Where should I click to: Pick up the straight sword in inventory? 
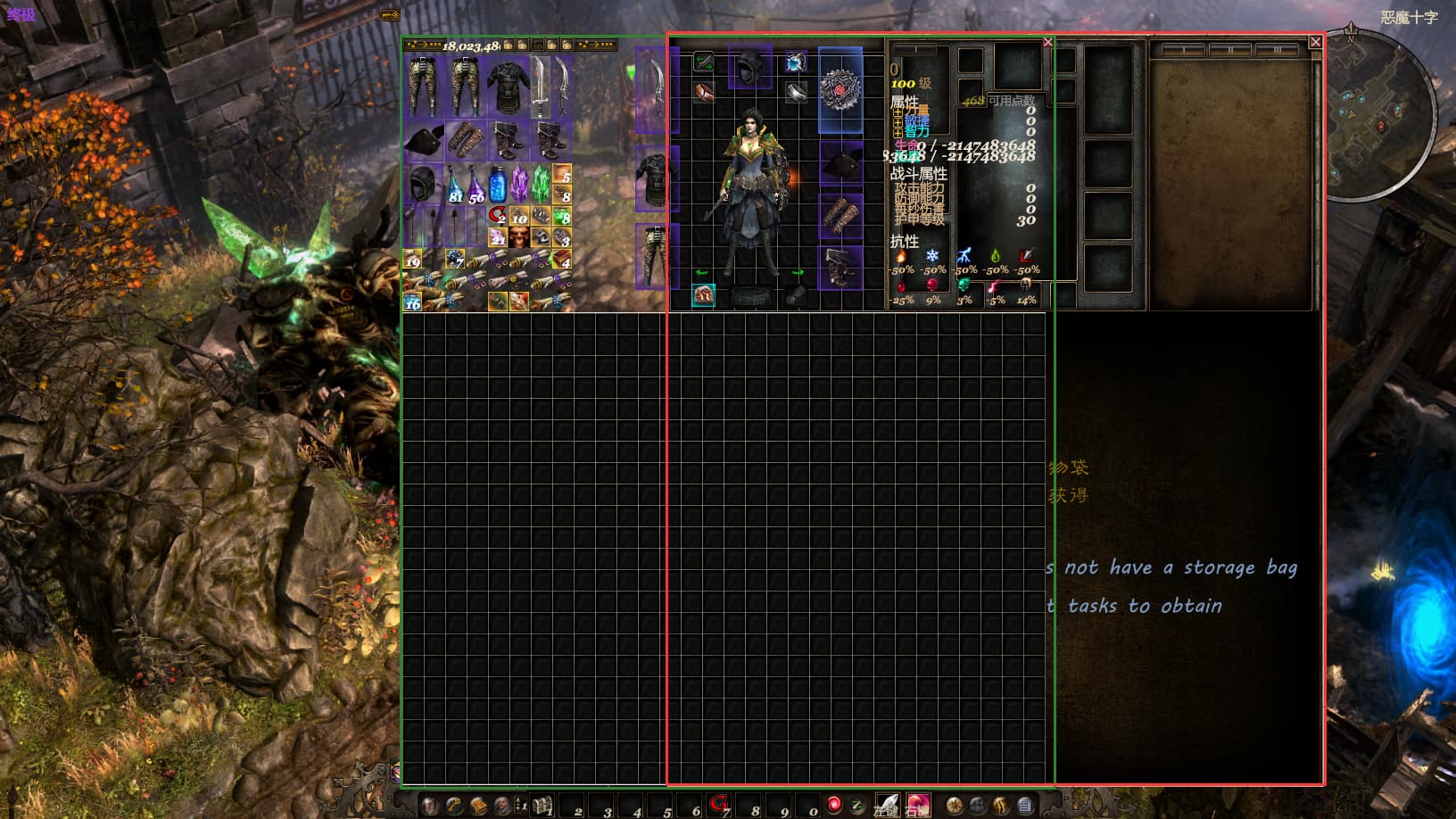coord(541,87)
